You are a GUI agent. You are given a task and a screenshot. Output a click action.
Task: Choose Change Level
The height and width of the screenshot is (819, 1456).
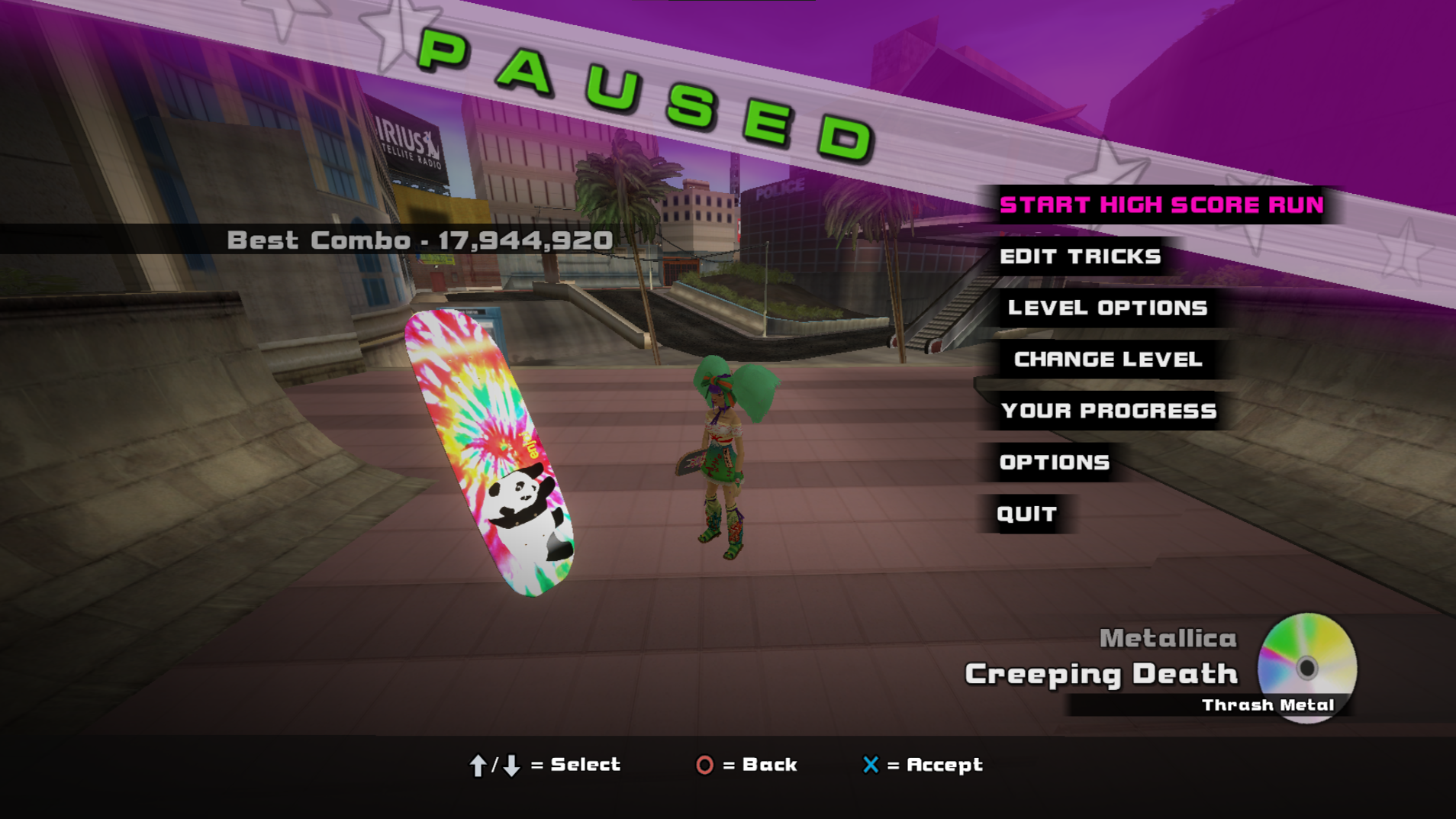pyautogui.click(x=1107, y=360)
